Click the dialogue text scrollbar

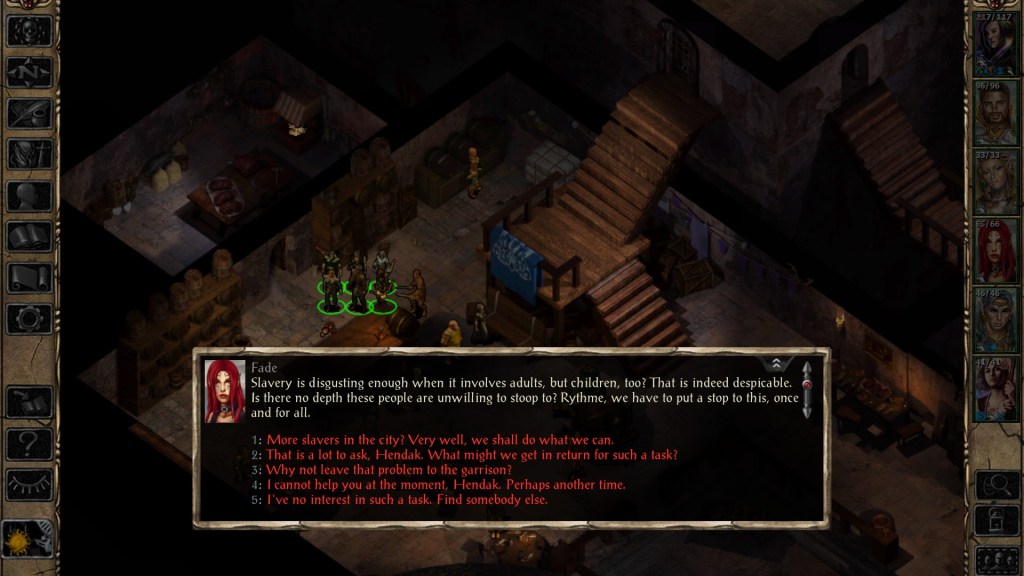coord(807,389)
